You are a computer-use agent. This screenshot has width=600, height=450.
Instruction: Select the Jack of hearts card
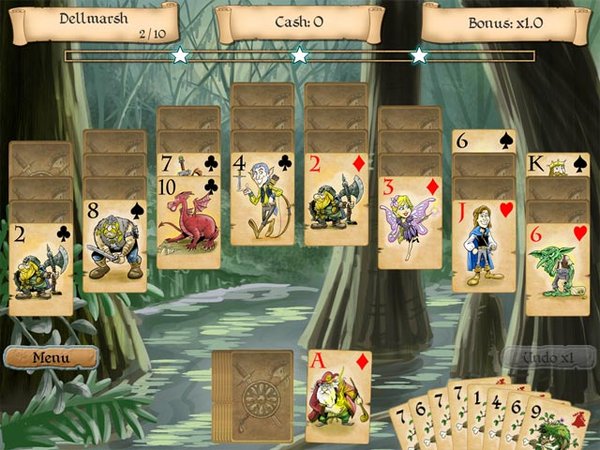coord(484,245)
